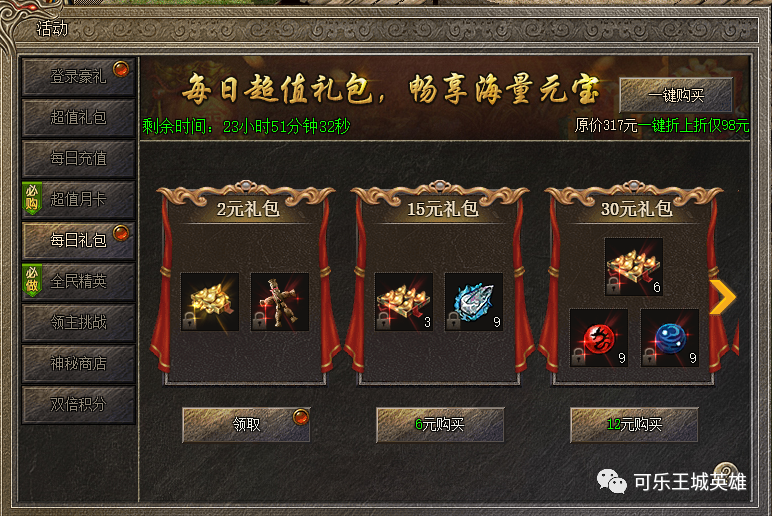Click the 一键购买 button
The image size is (772, 516).
[x=676, y=96]
